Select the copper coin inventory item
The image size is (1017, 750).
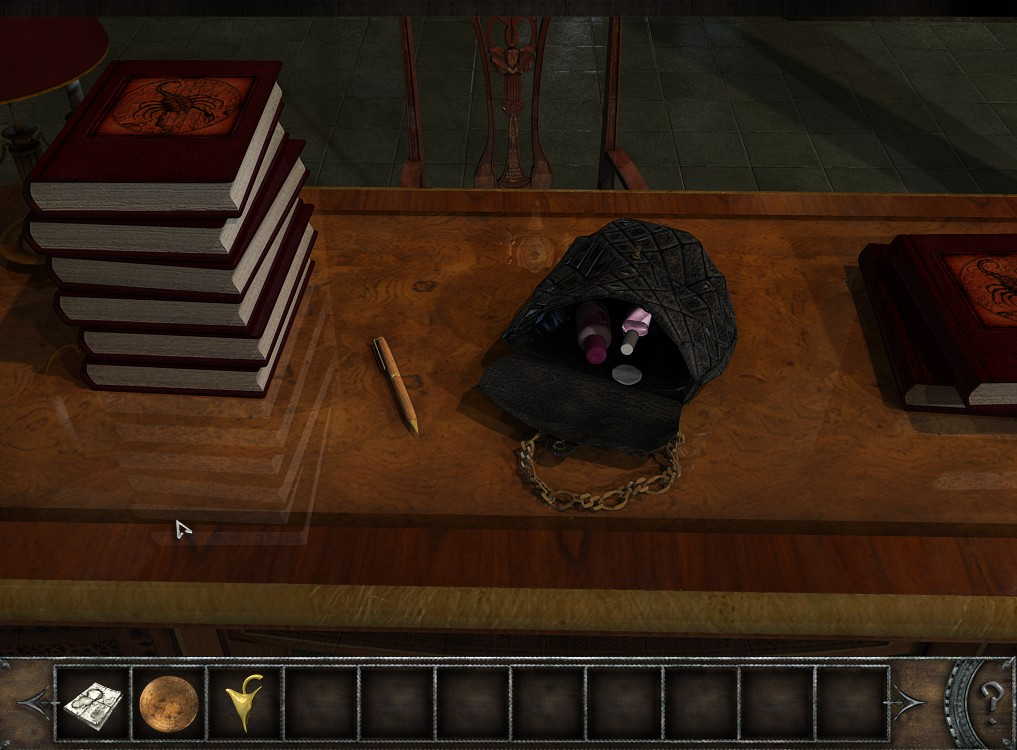pos(168,702)
